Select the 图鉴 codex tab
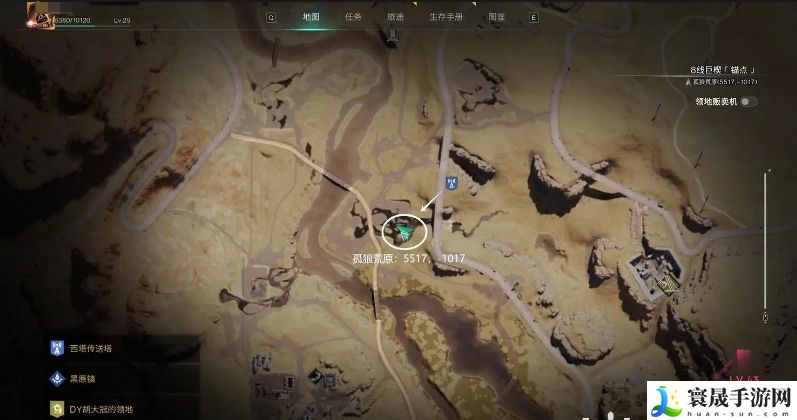Image resolution: width=797 pixels, height=420 pixels. click(x=497, y=17)
